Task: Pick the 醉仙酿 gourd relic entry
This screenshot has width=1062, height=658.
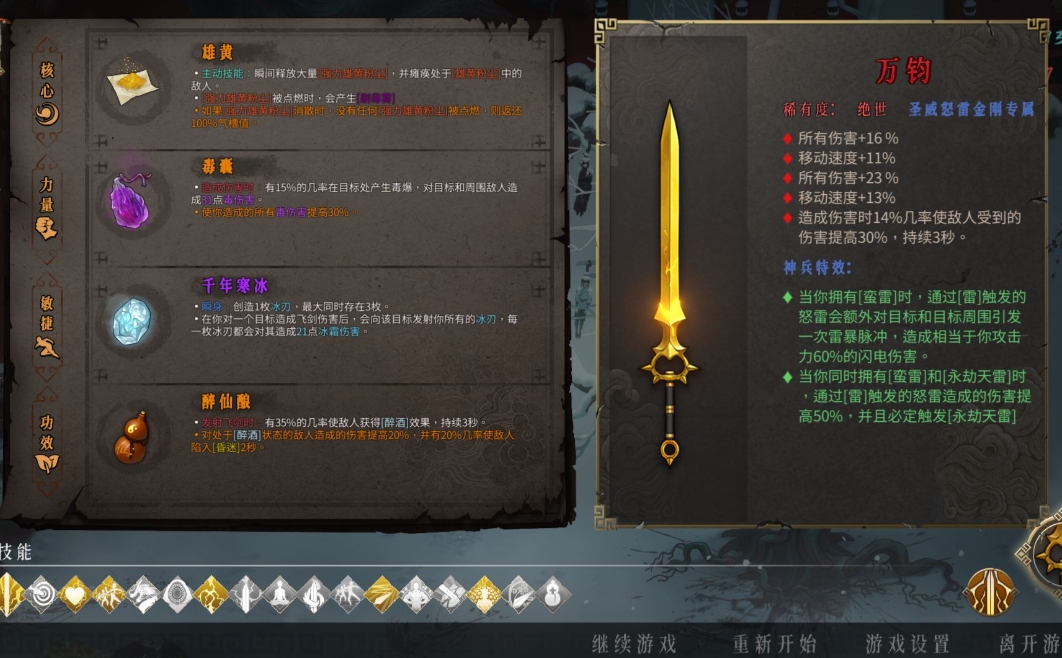Action: coord(128,437)
